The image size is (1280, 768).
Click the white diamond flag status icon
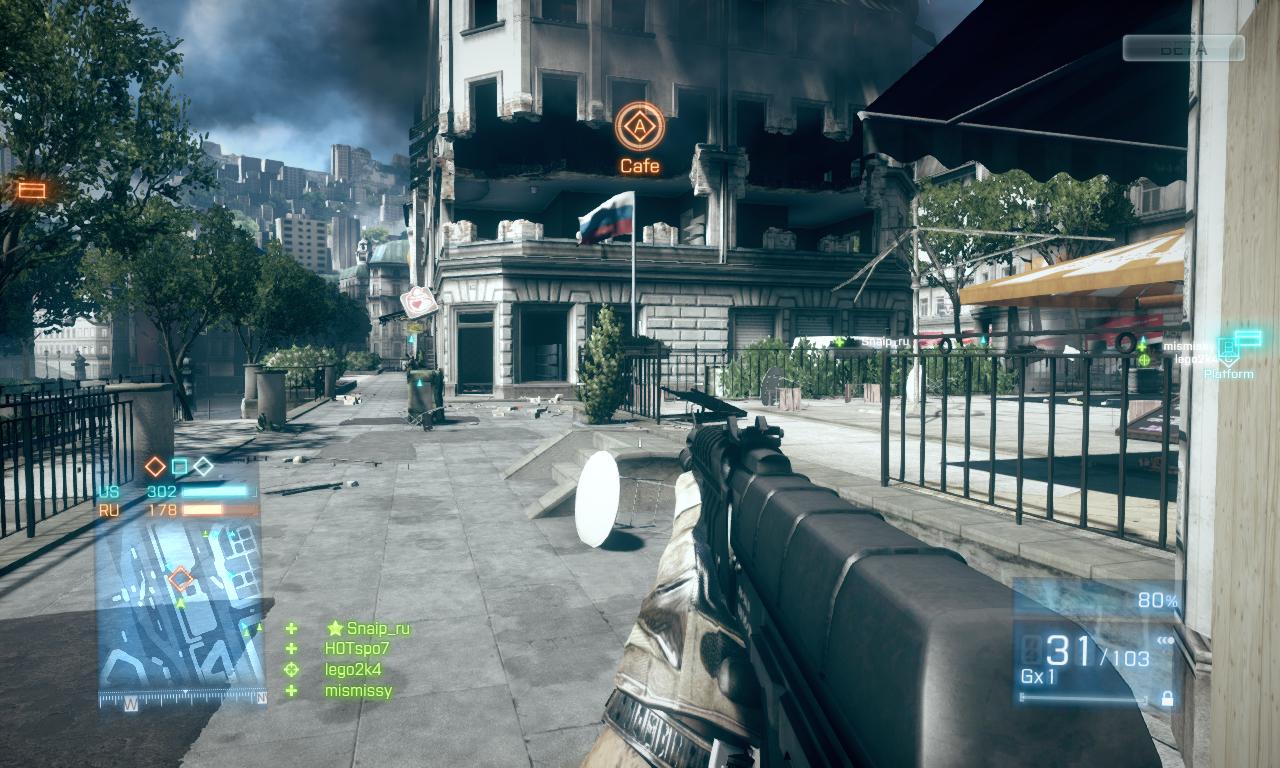click(203, 466)
